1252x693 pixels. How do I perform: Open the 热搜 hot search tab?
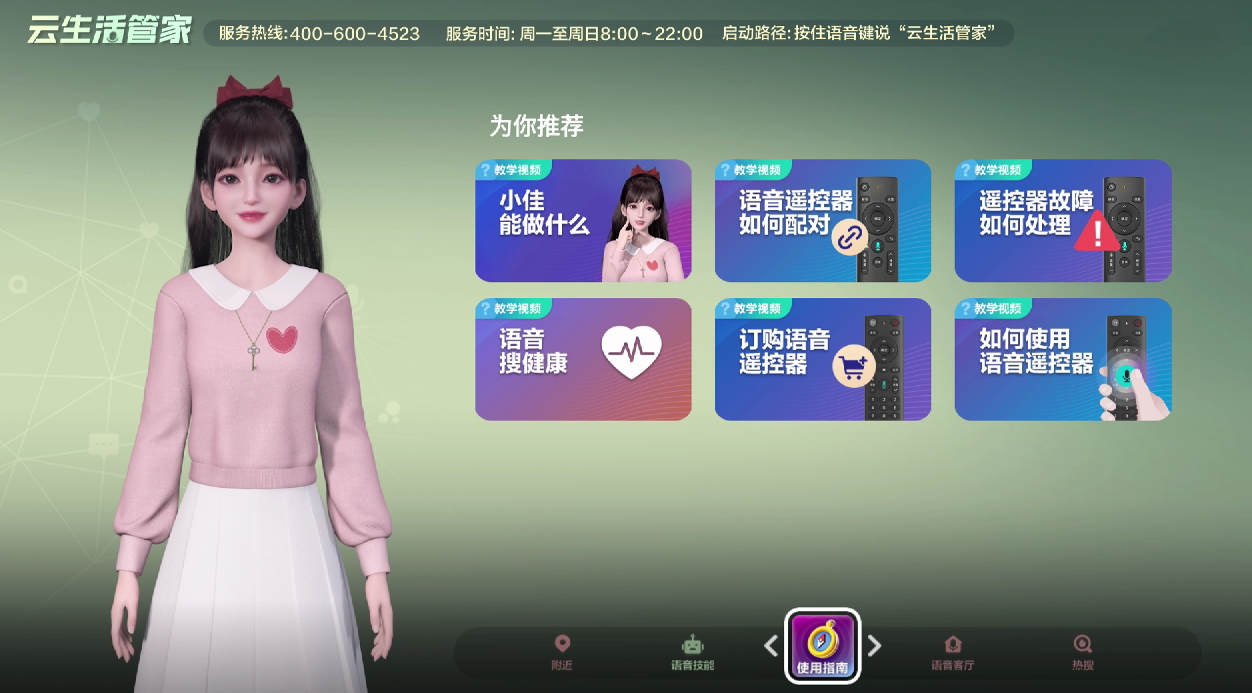1082,652
